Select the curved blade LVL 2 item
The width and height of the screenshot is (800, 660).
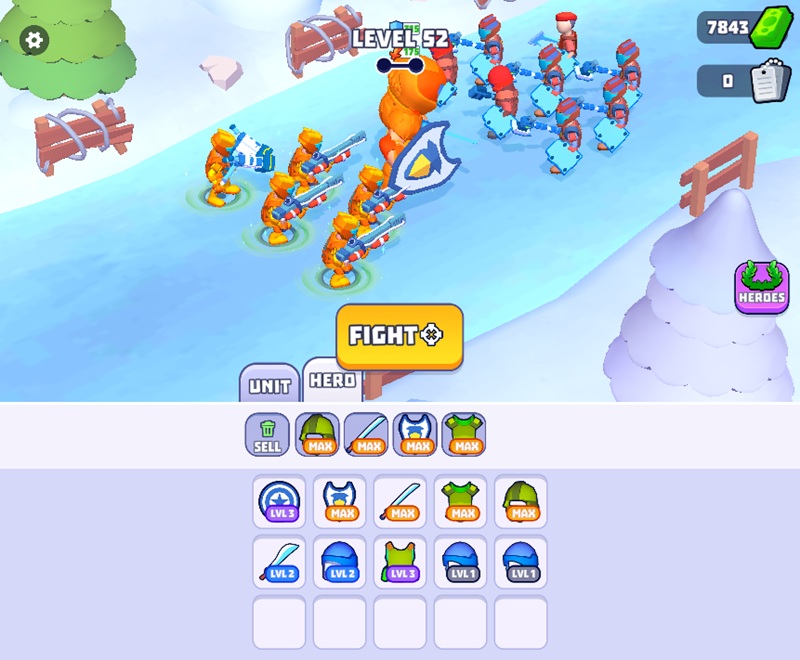point(279,562)
